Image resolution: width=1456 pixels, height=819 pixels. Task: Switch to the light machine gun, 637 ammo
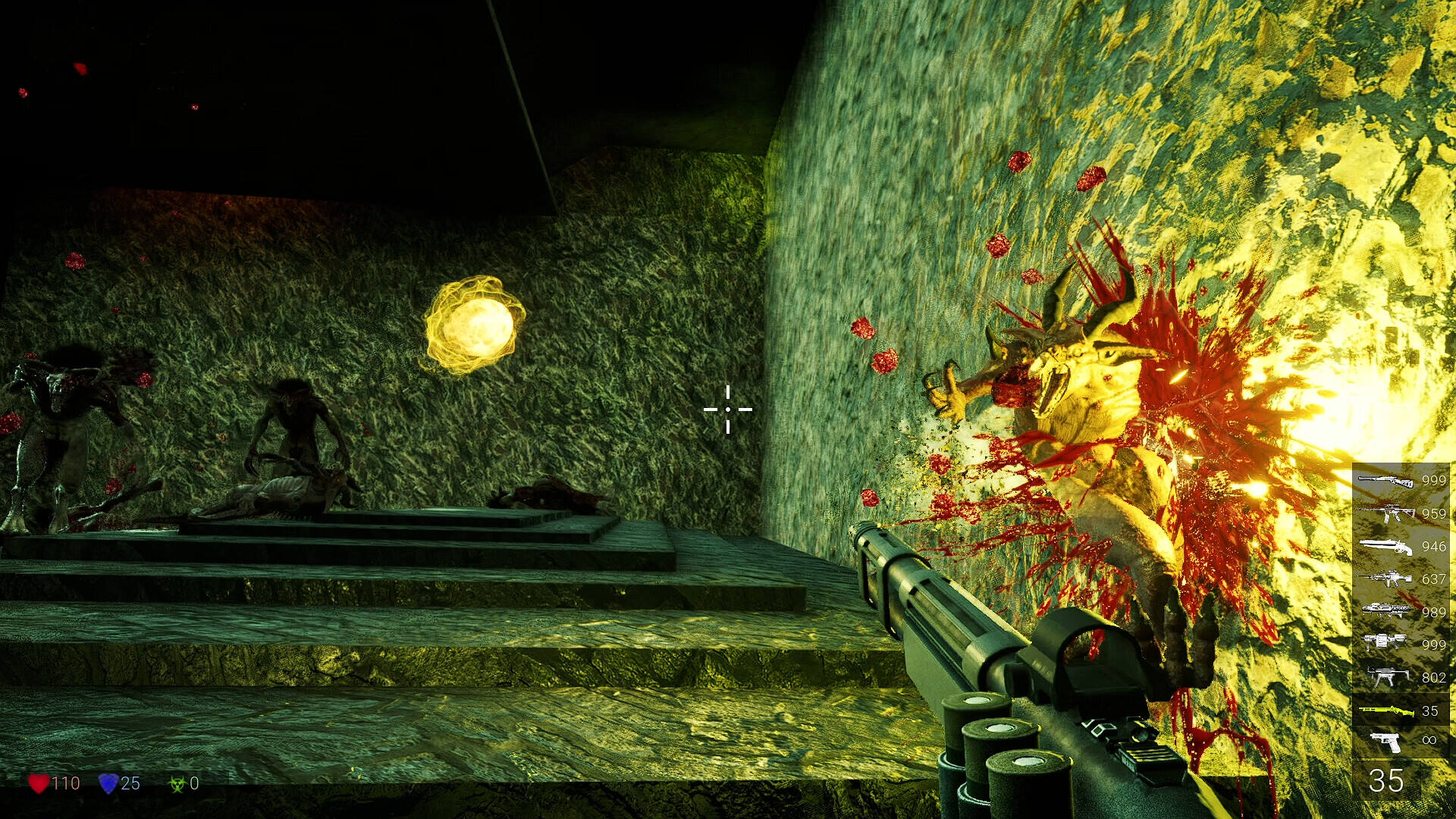pos(1386,579)
